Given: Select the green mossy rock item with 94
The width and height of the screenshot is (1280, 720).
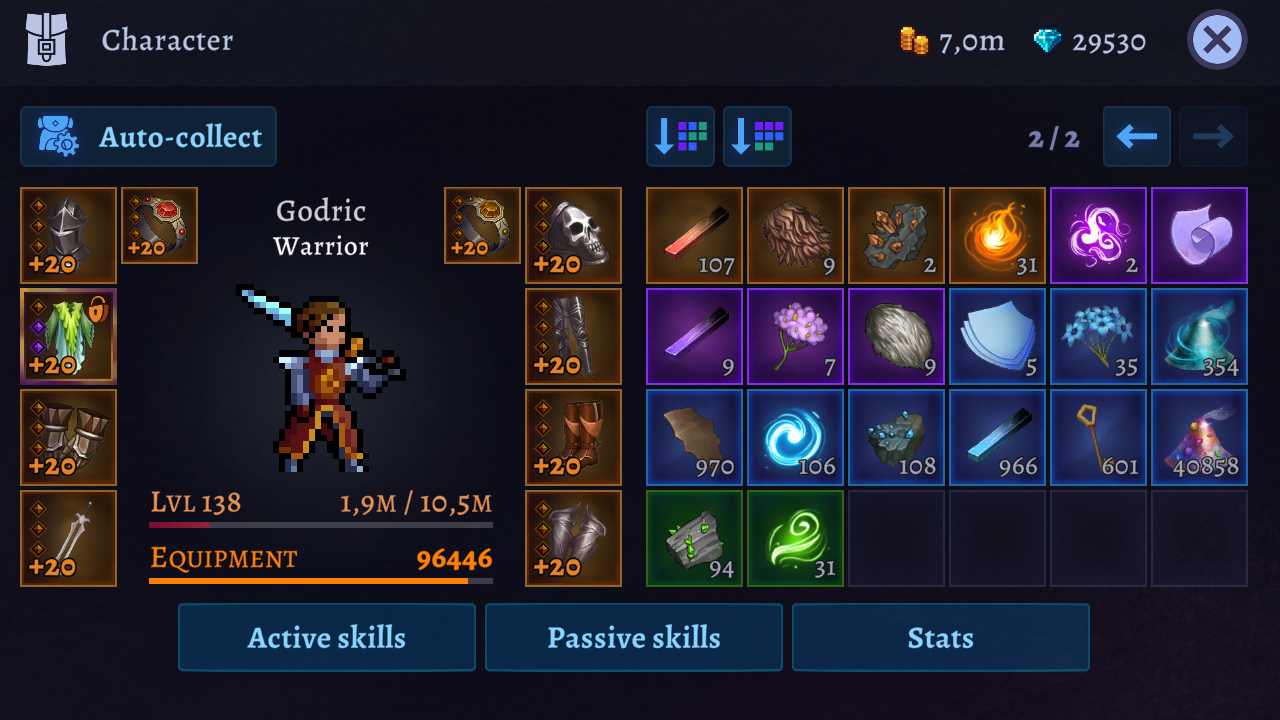Looking at the screenshot, I should (x=694, y=538).
